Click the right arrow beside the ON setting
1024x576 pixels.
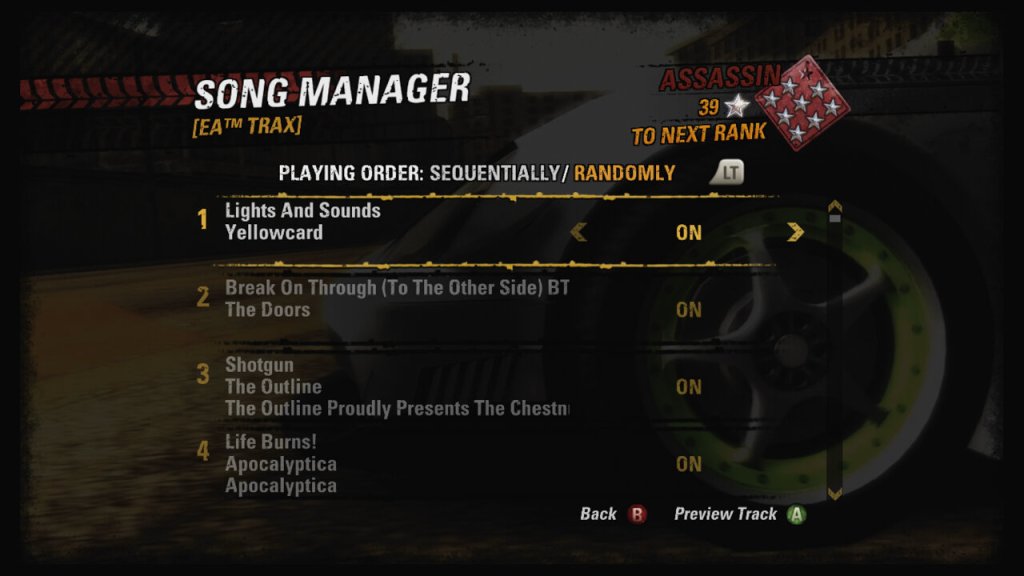(x=795, y=233)
